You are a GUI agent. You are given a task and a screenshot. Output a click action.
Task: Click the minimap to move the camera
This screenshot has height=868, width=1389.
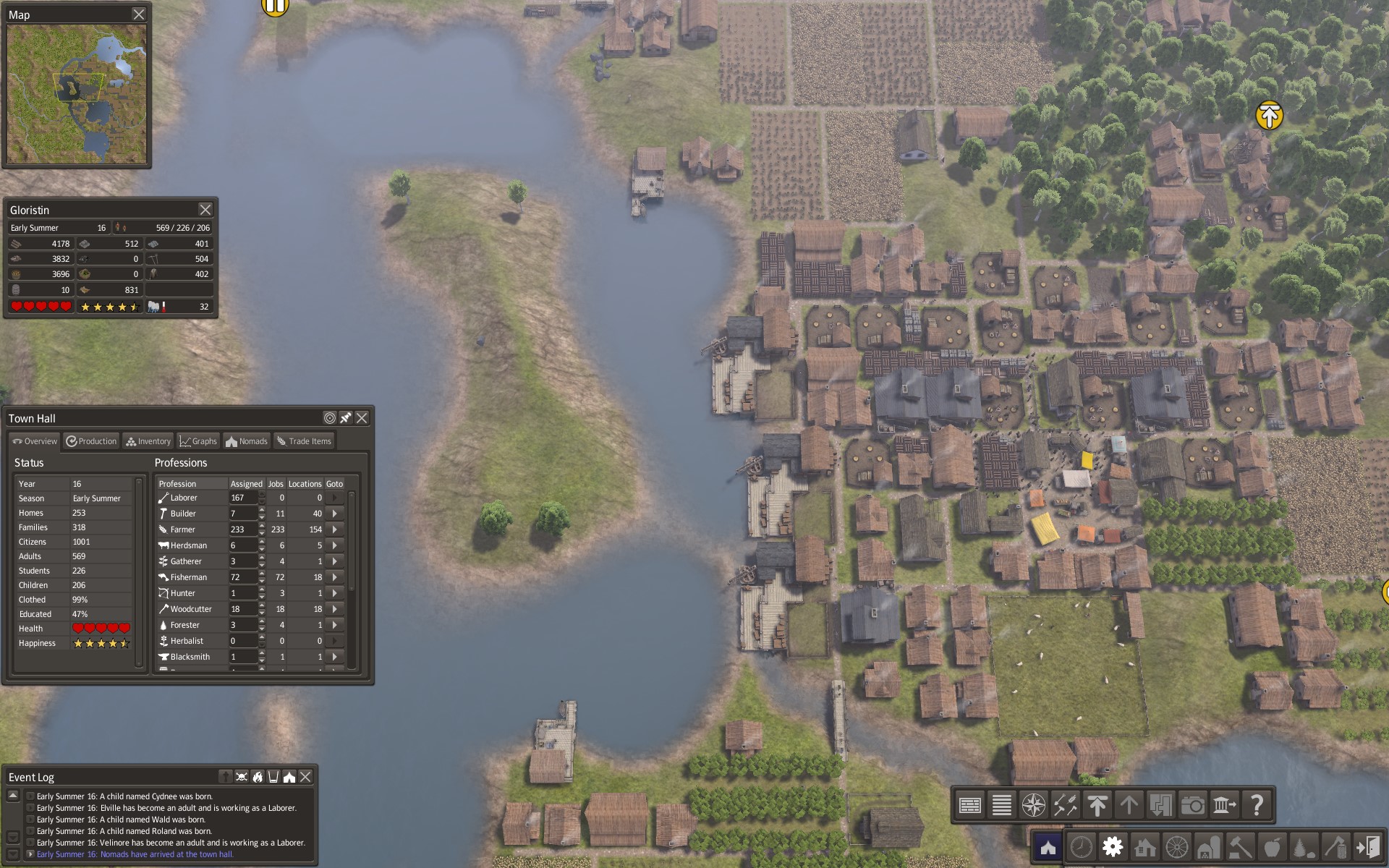(76, 94)
